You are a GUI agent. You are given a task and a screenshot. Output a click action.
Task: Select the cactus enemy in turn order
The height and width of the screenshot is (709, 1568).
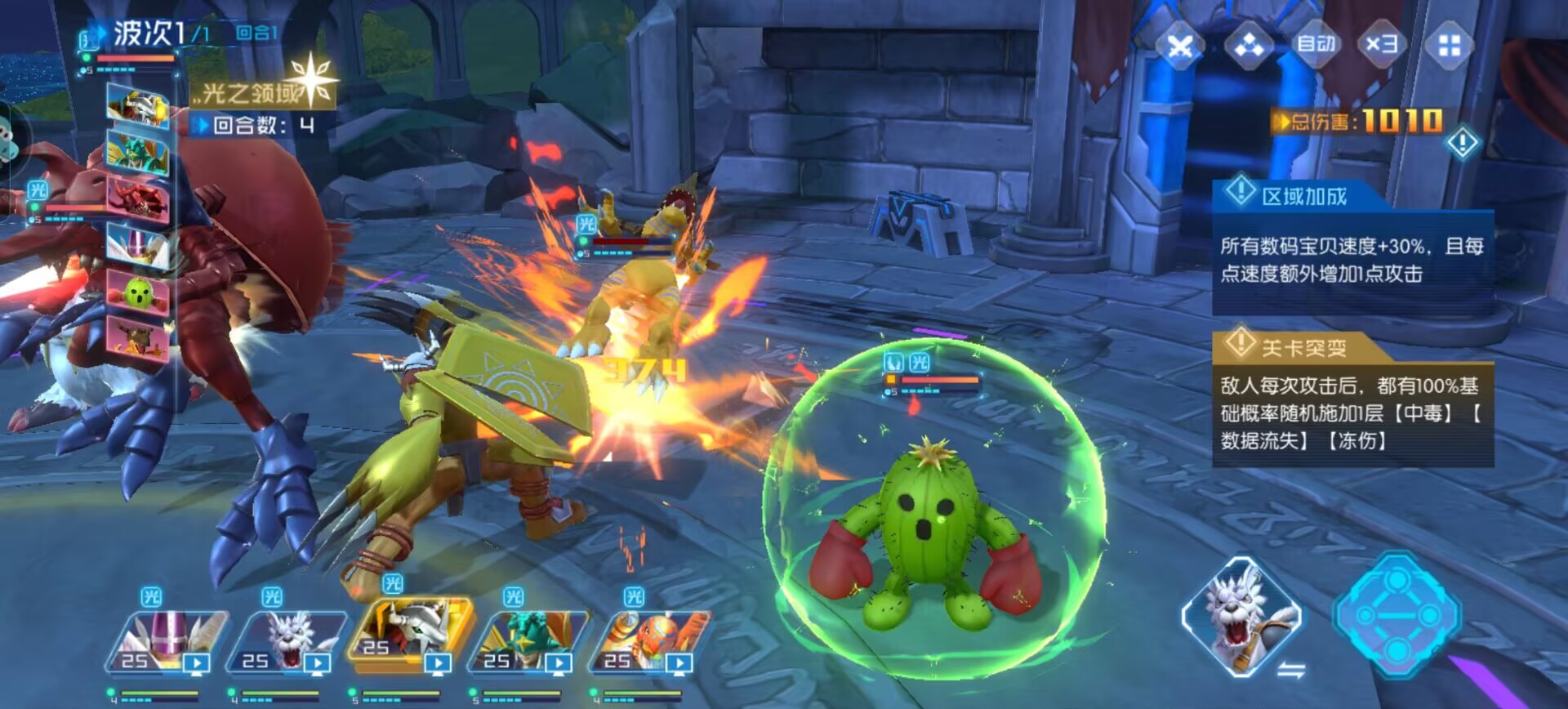(x=139, y=292)
